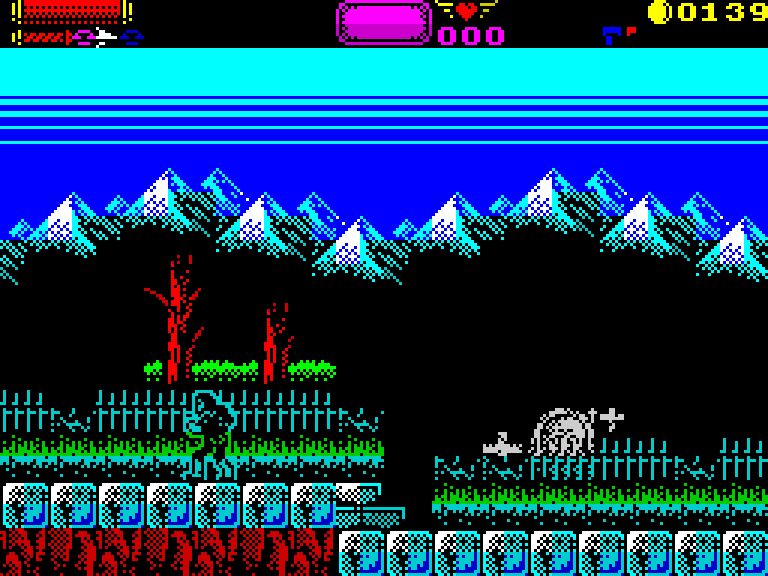
Task: Click the winged red heart icon
Action: tap(467, 11)
